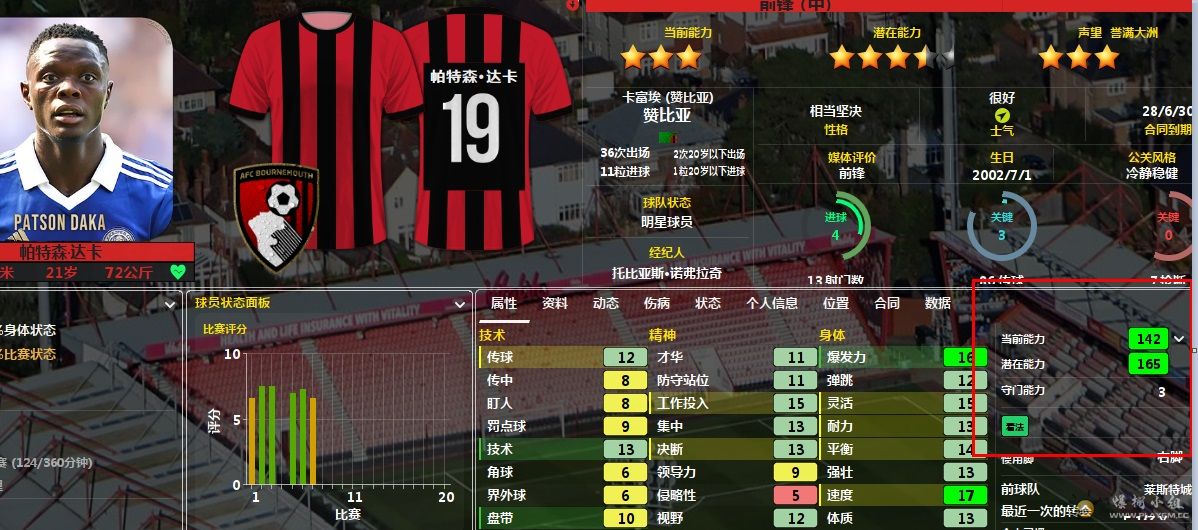
Task: Open the 合同 contract tab
Action: 887,304
